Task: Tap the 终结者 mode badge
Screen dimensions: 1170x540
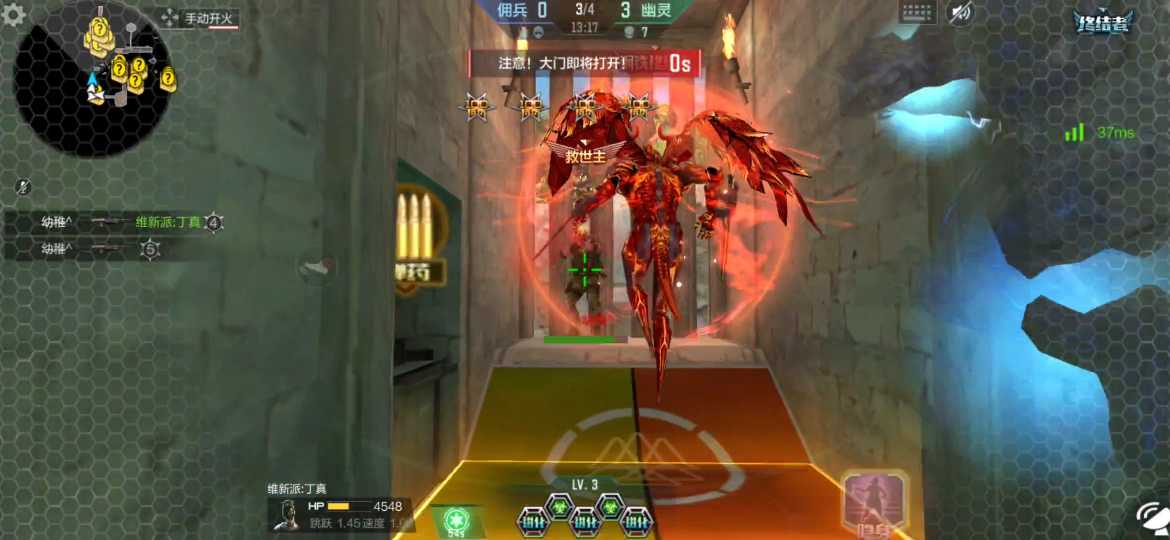Action: point(1102,23)
